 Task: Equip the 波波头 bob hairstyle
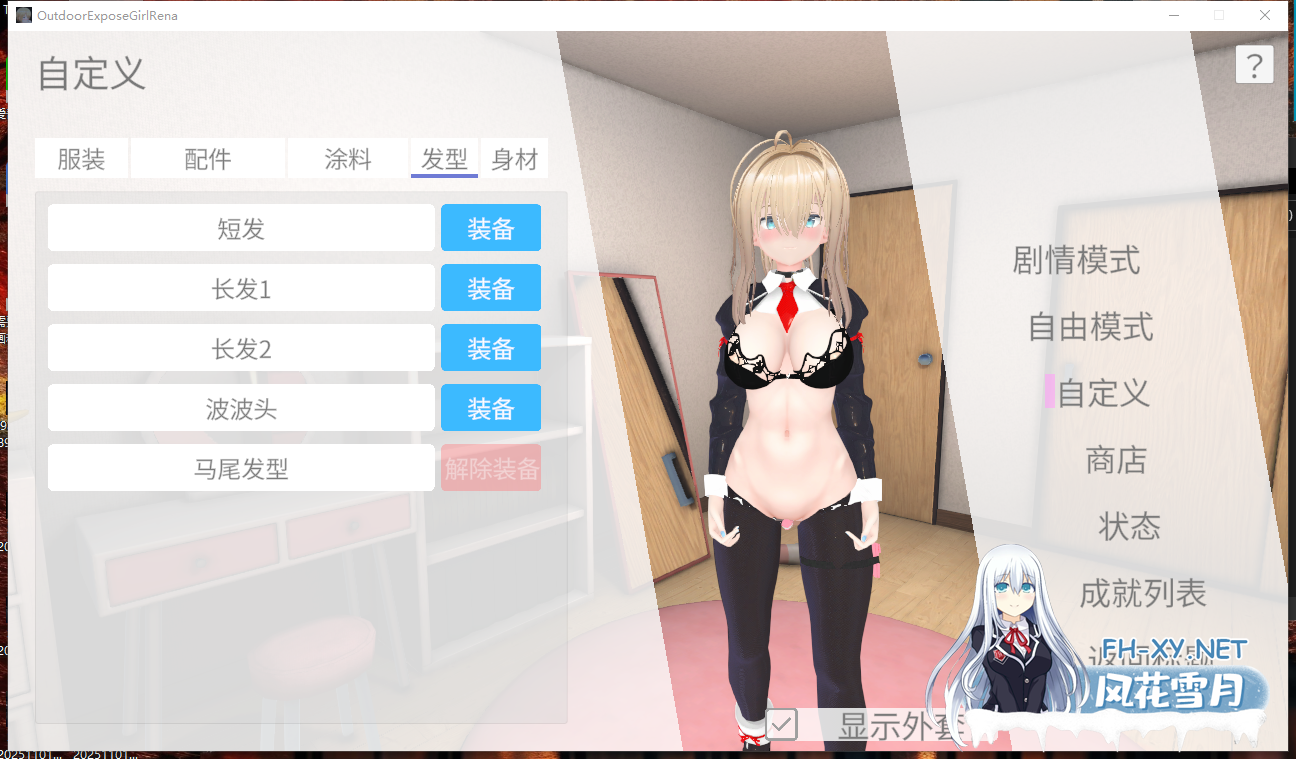tap(491, 407)
